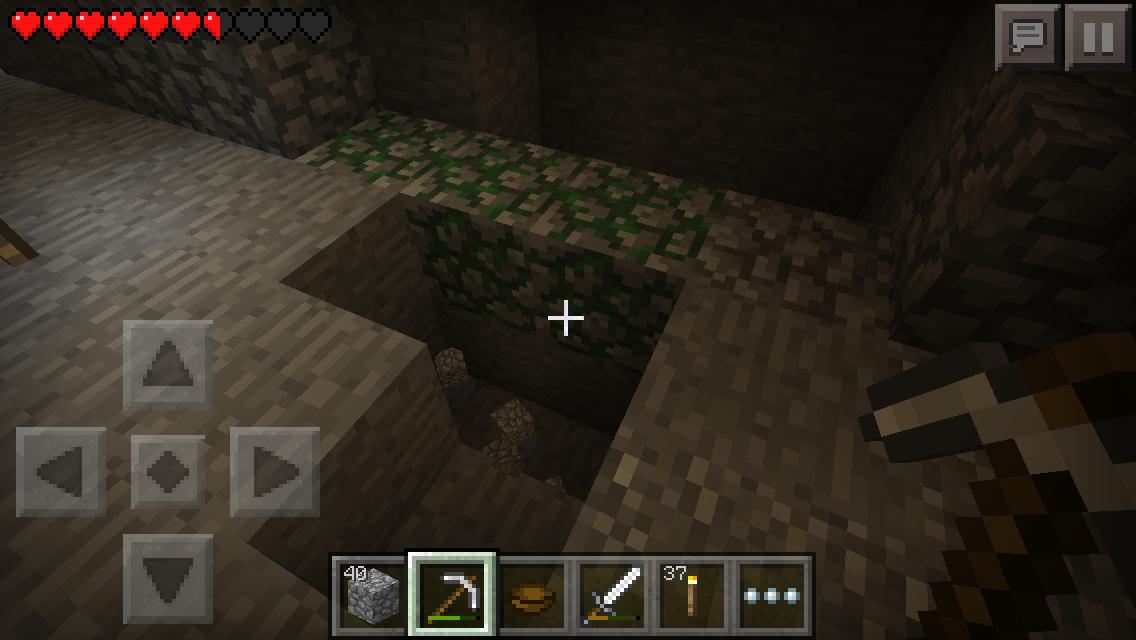
Task: Tap the right arrow on the D-pad
Action: (x=275, y=472)
